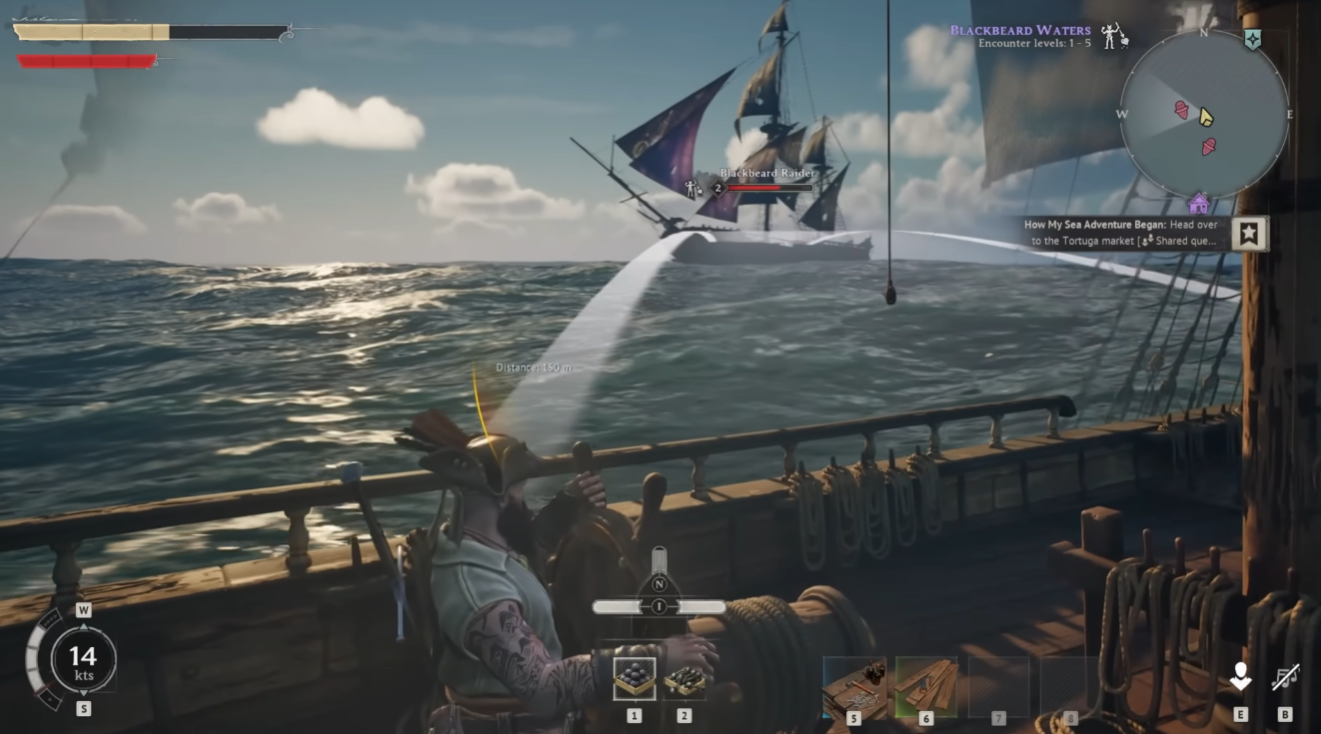The height and width of the screenshot is (734, 1321).
Task: Click the 14 kts speed gauge
Action: 85,663
